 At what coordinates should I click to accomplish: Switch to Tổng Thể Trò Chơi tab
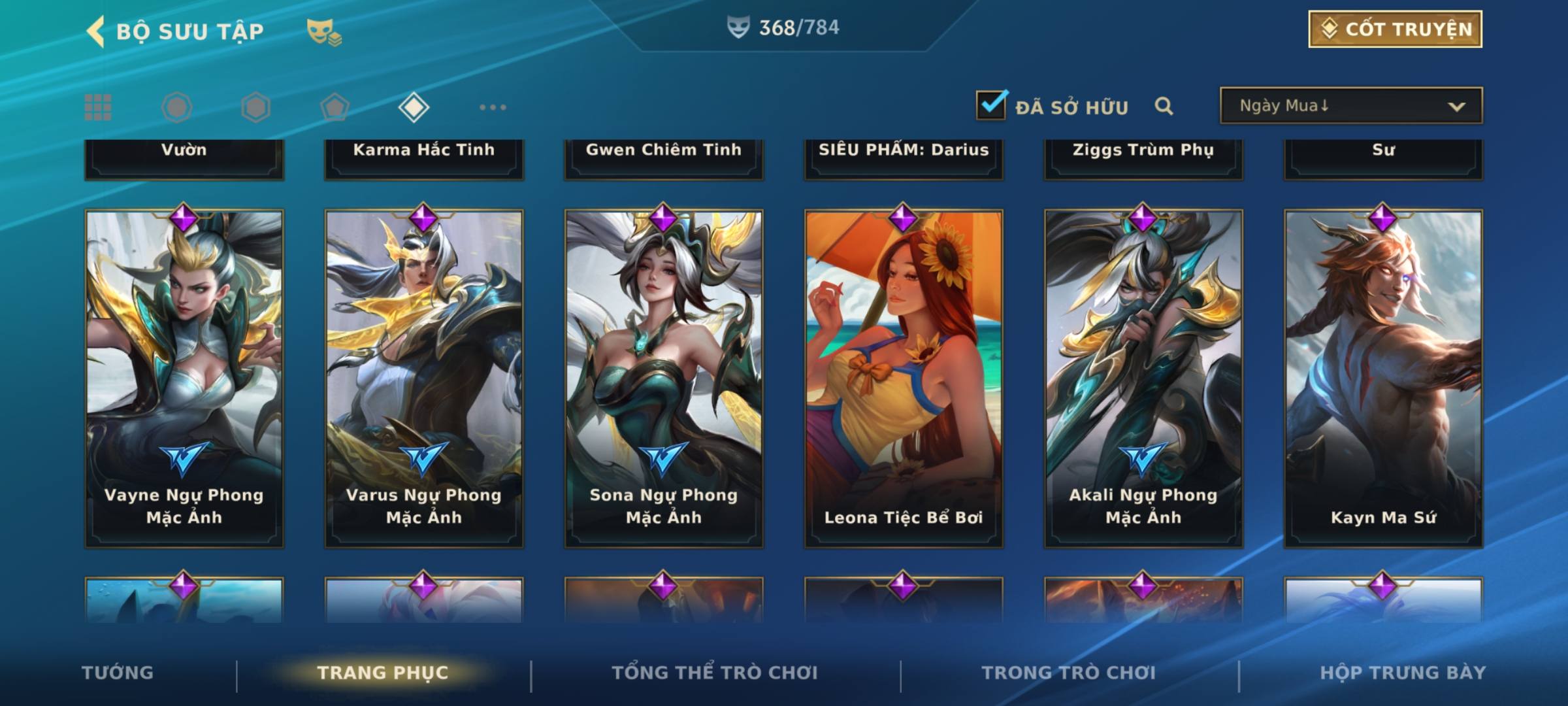(715, 673)
